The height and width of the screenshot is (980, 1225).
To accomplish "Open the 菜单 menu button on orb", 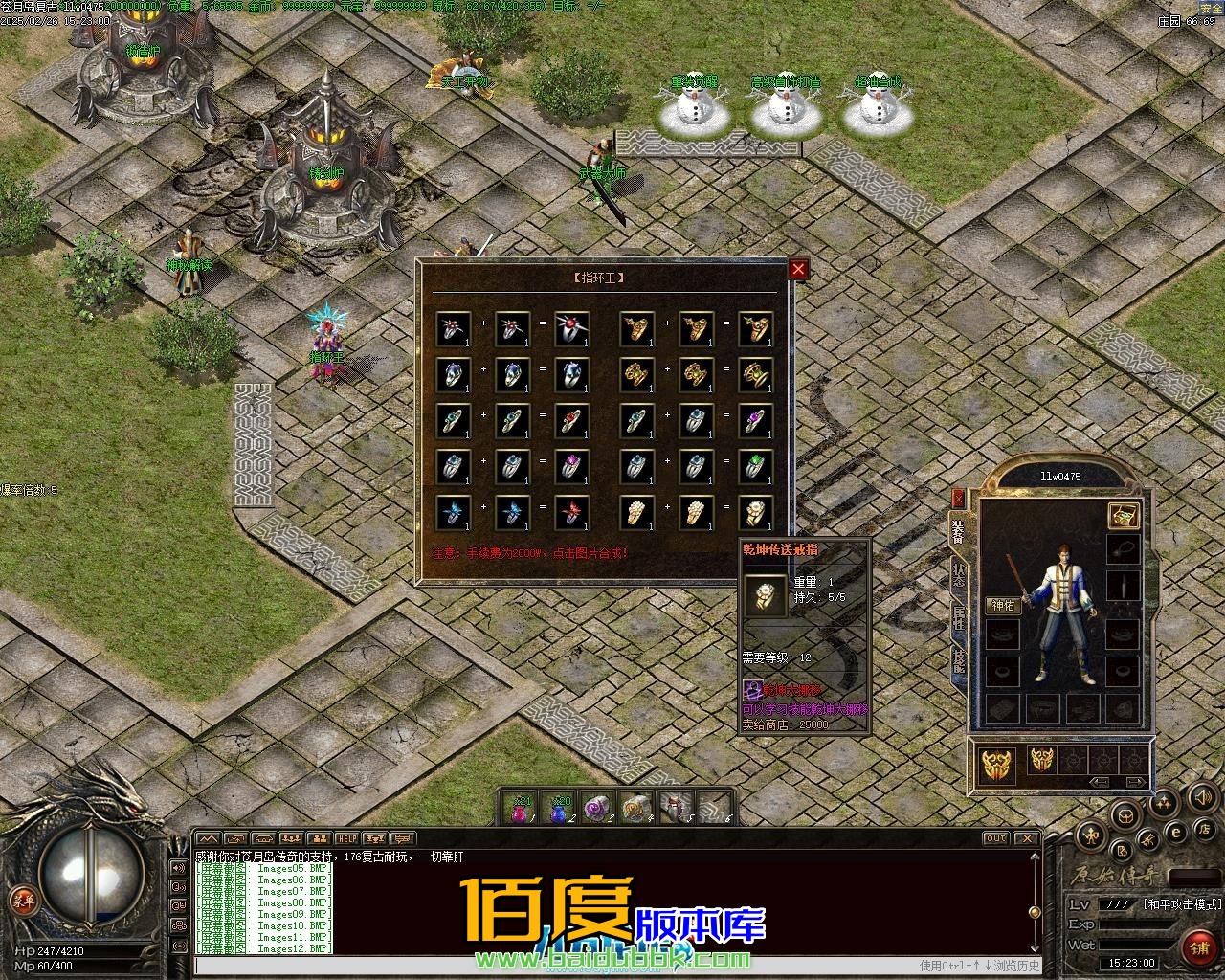I will click(21, 901).
